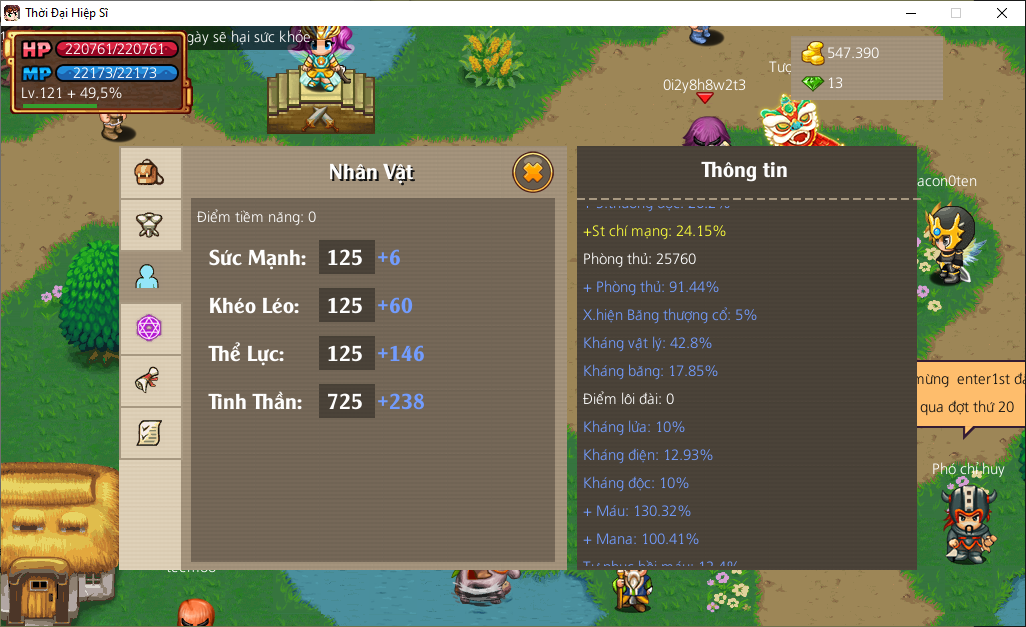Switch to the armor equipment tab
This screenshot has height=627, width=1026.
pyautogui.click(x=150, y=225)
